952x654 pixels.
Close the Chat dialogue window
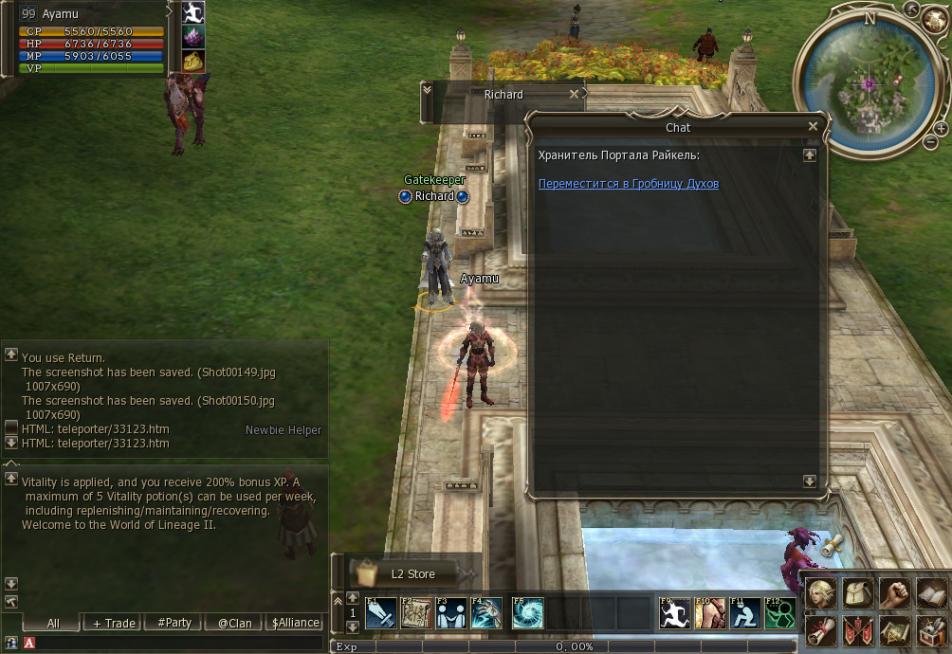pyautogui.click(x=813, y=127)
